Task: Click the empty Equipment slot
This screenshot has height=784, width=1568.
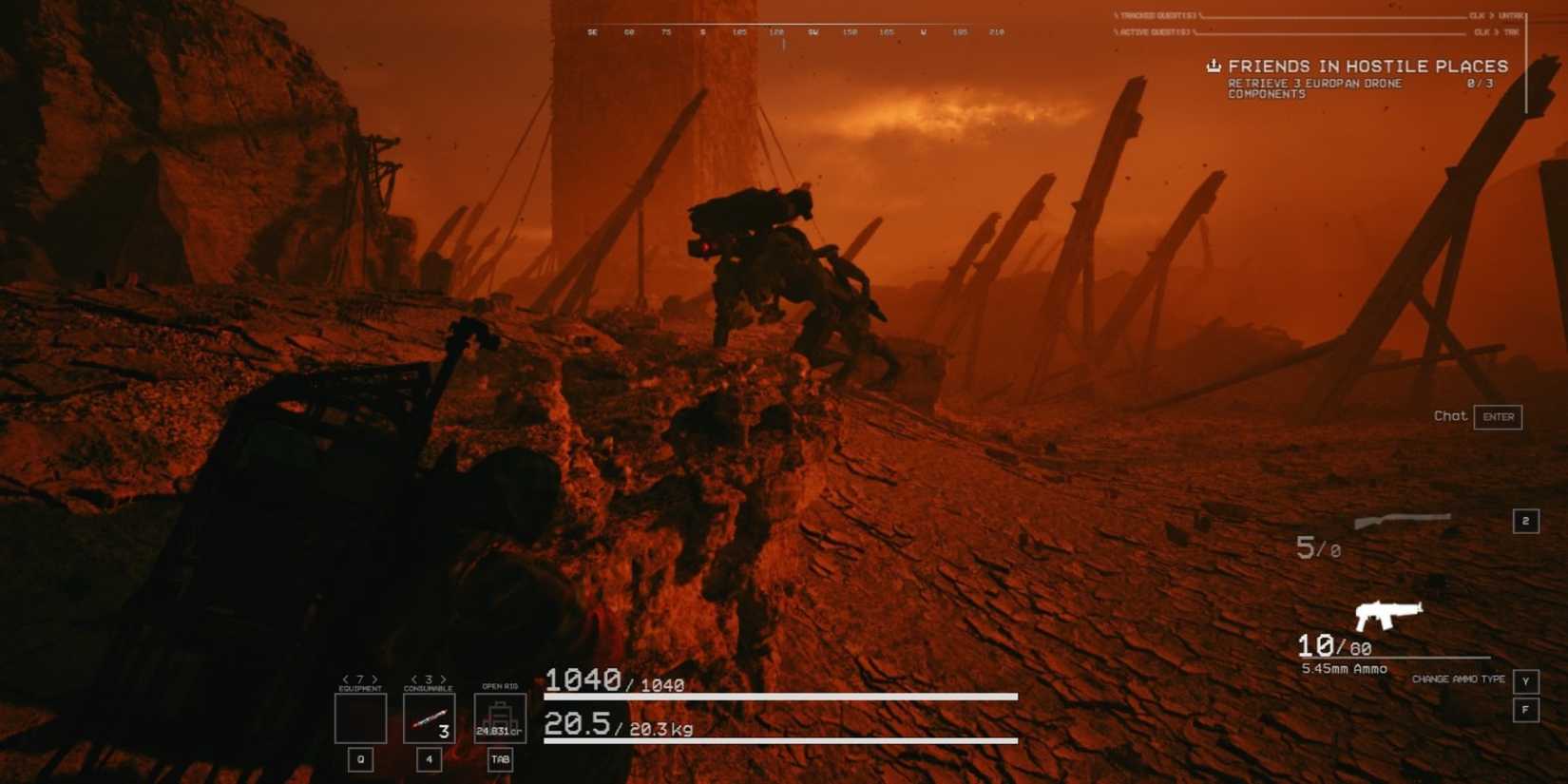Action: [x=359, y=719]
